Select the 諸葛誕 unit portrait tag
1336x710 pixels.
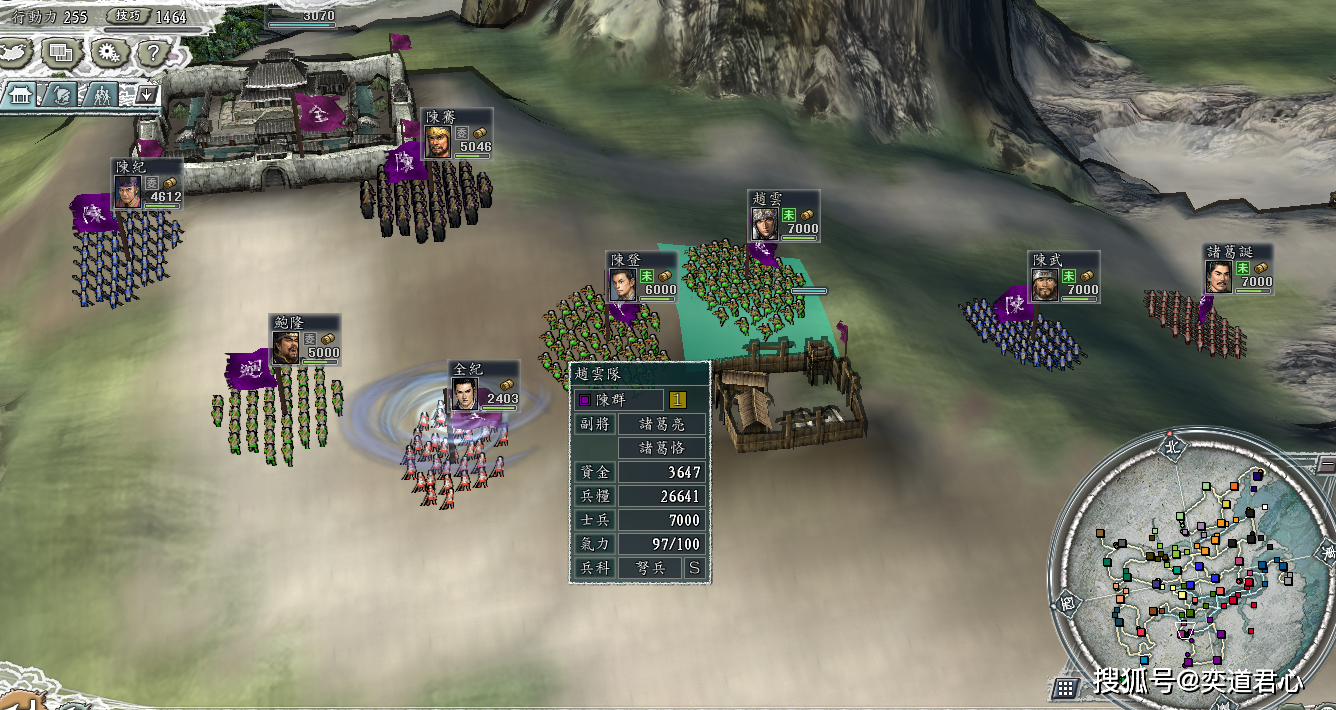(1239, 268)
